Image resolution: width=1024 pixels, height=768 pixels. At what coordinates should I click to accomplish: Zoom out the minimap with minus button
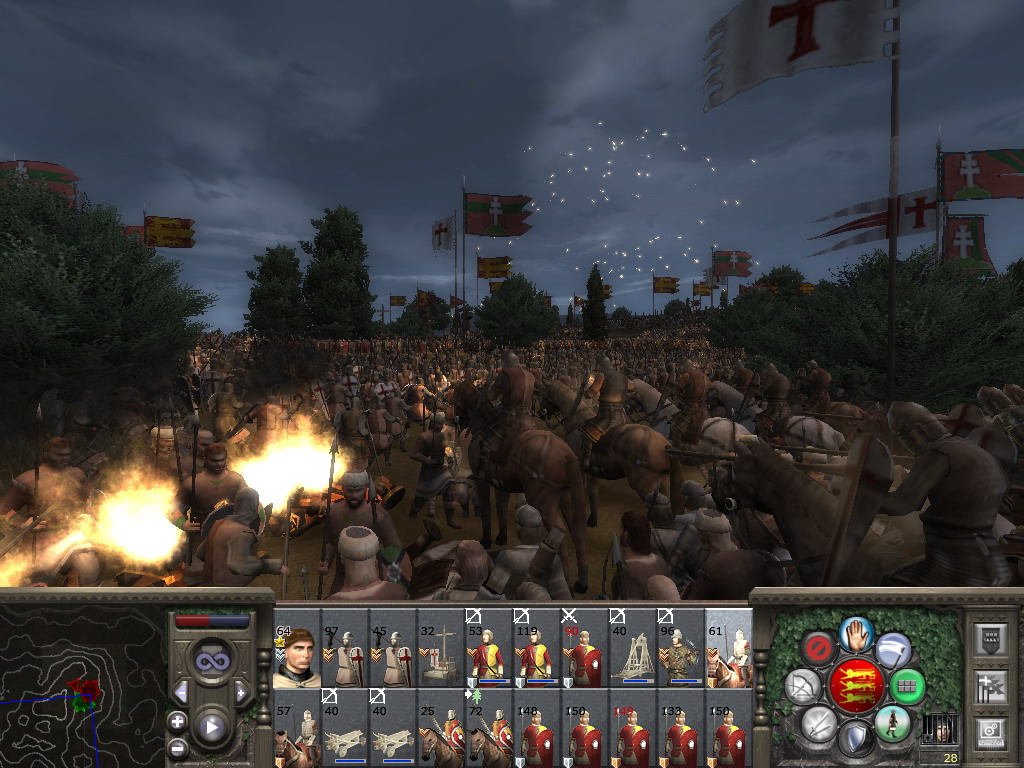[178, 746]
